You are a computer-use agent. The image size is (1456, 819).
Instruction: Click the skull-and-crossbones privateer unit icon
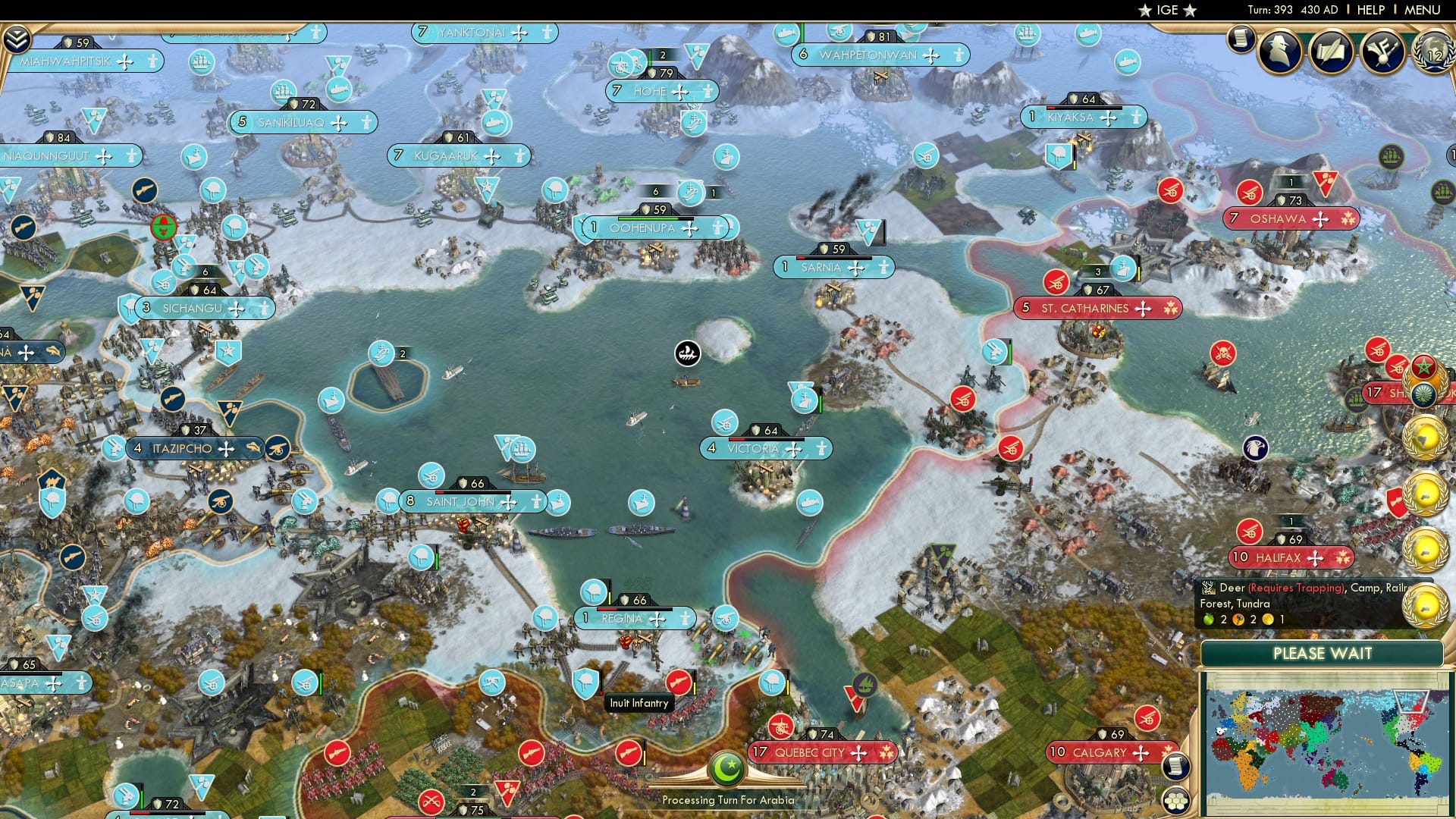click(1223, 353)
